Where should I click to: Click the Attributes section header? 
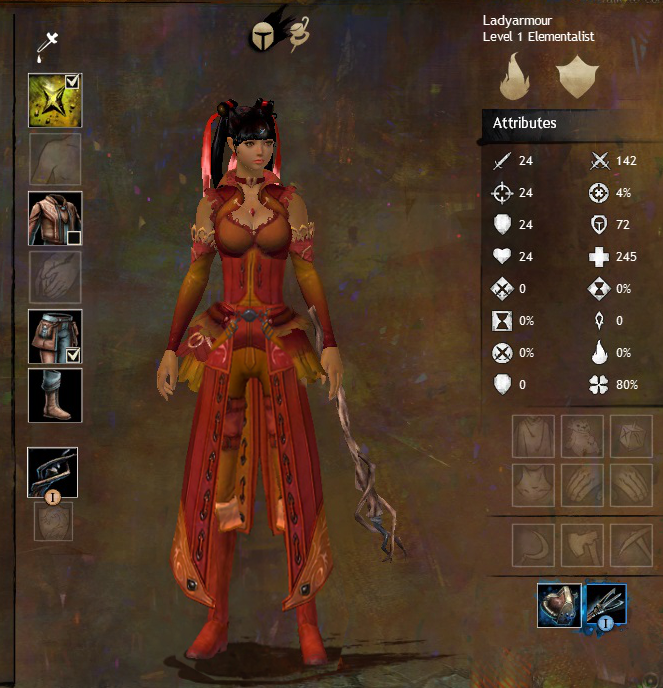(x=525, y=123)
